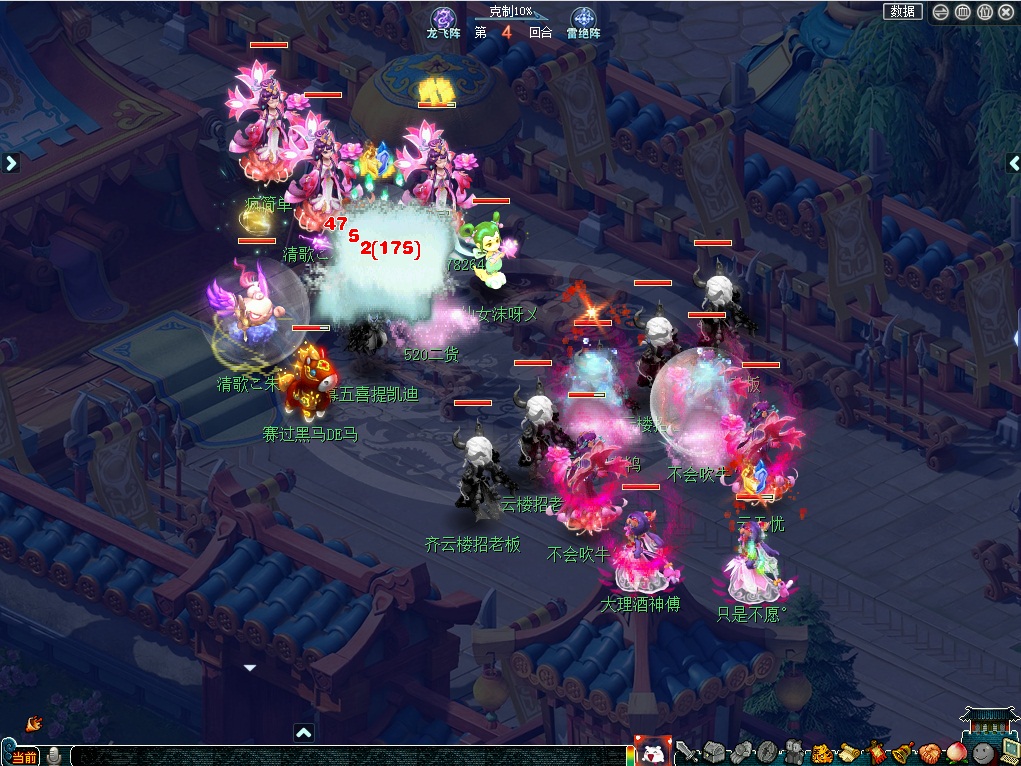
Task: Open the basketball icon menu
Action: click(930, 752)
